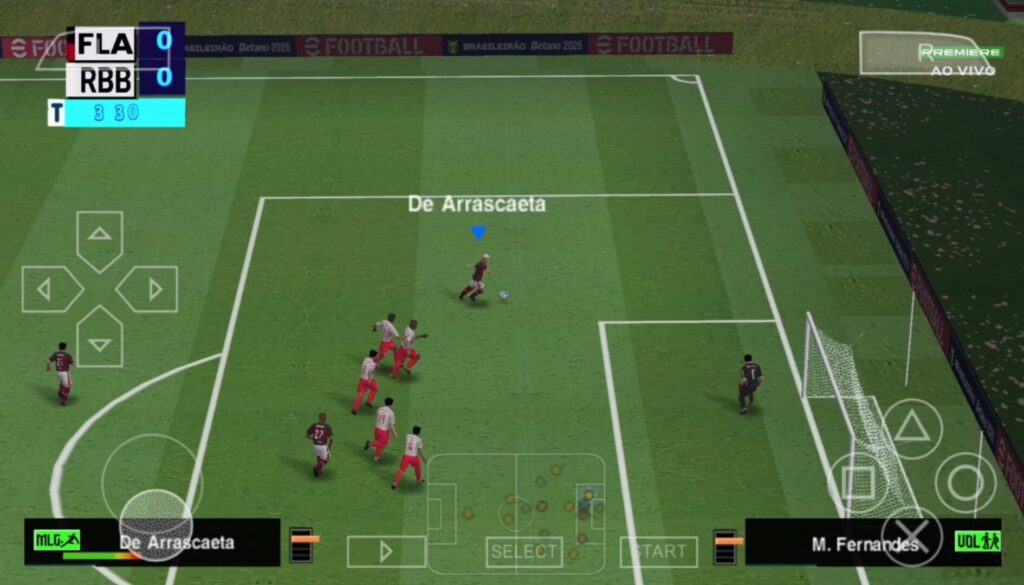The image size is (1024, 585).
Task: Tap the START touch button
Action: (658, 551)
